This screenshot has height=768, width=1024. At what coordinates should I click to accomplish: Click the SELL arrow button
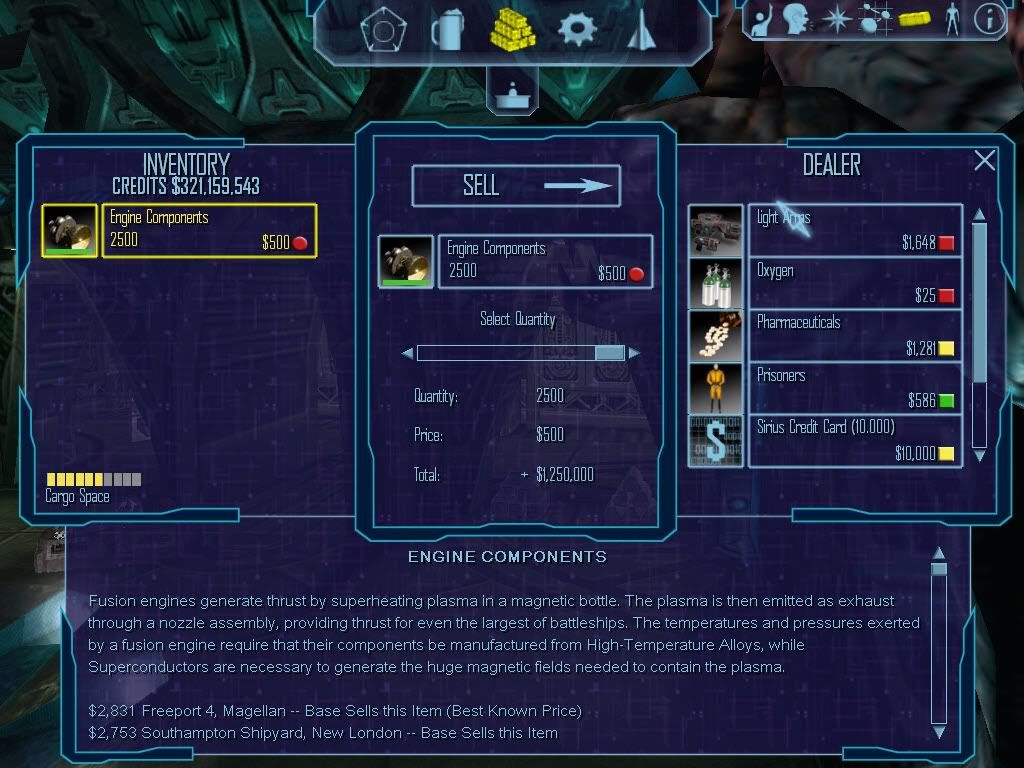point(516,185)
